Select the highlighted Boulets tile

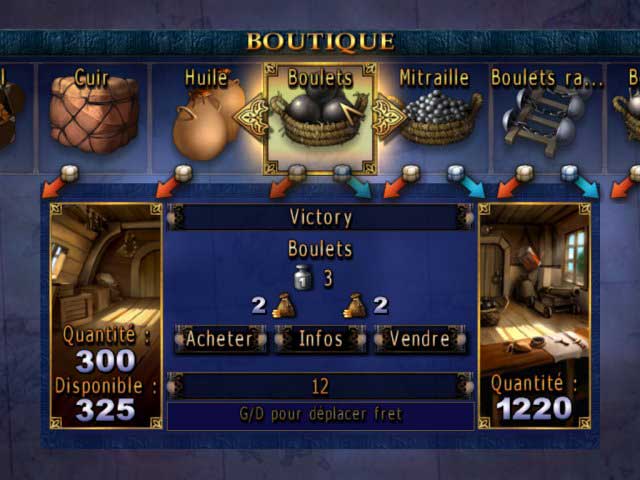click(320, 117)
